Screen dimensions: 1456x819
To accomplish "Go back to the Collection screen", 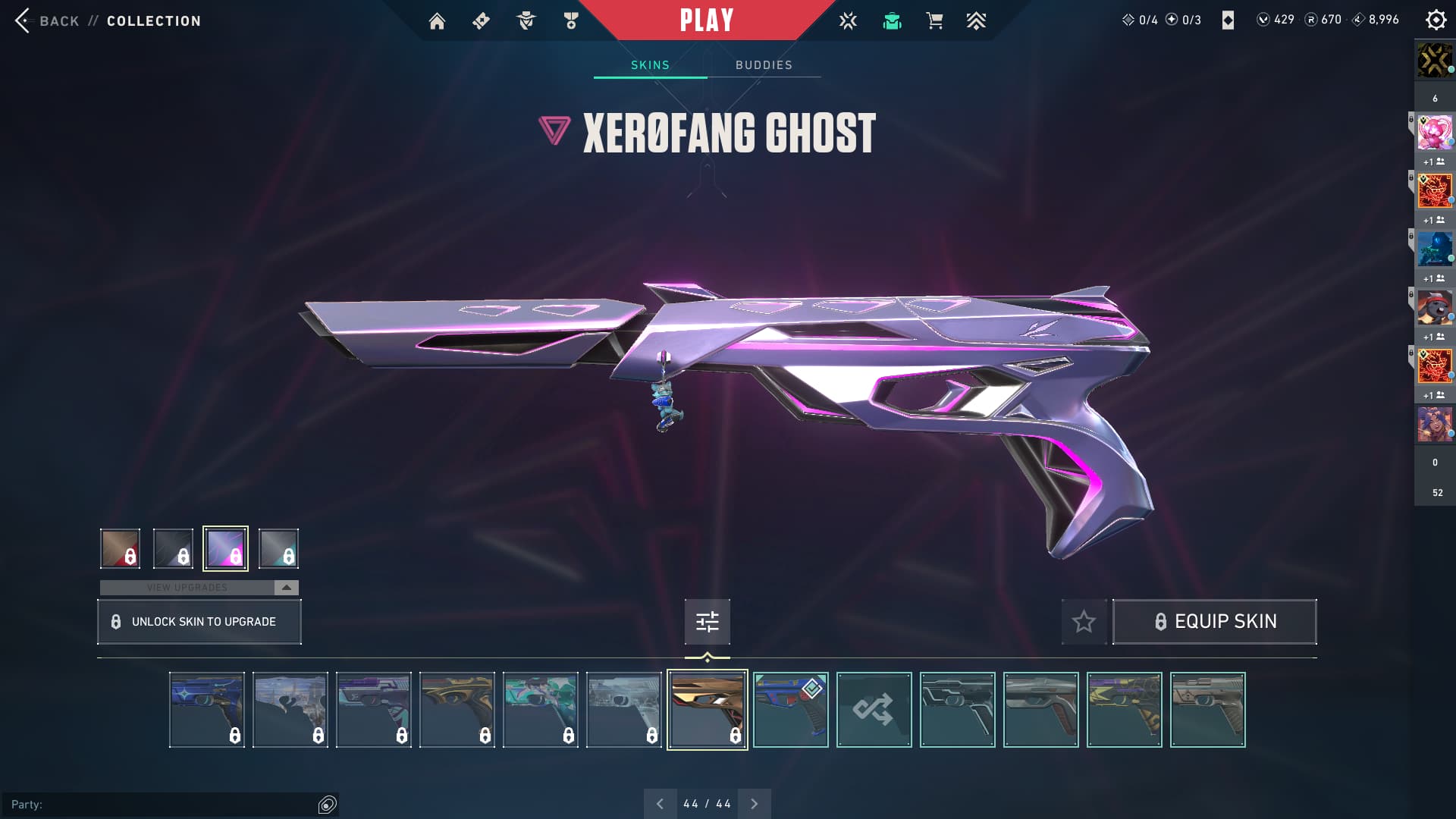I will (x=107, y=20).
